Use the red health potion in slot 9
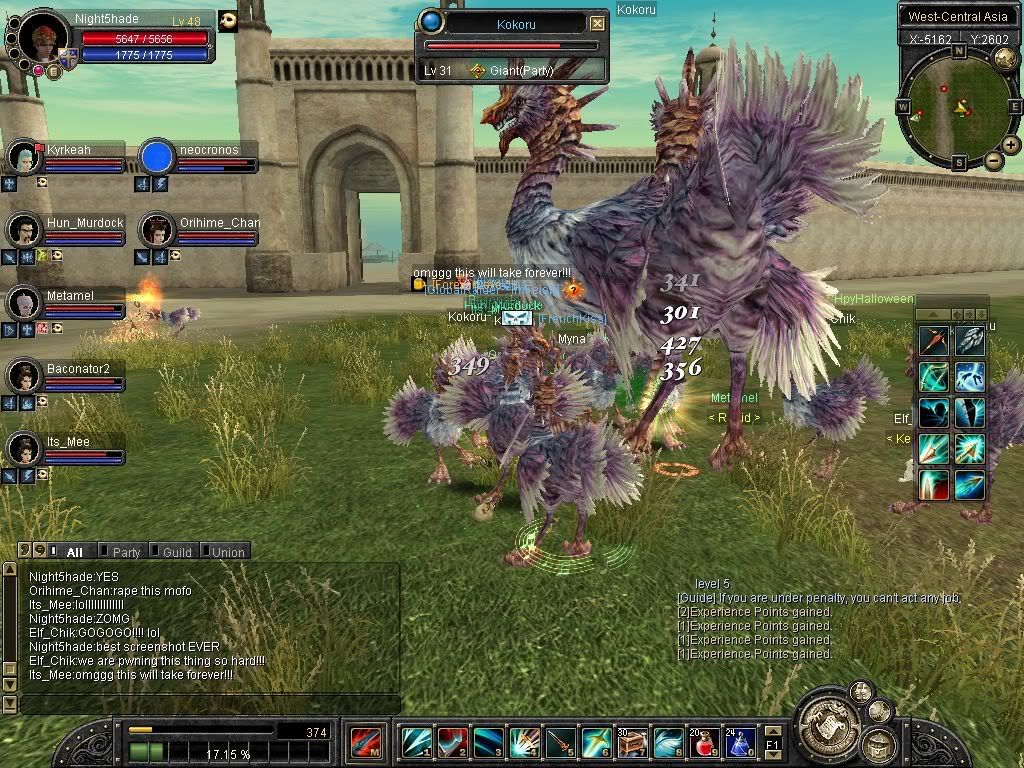Viewport: 1024px width, 768px height. pos(704,743)
